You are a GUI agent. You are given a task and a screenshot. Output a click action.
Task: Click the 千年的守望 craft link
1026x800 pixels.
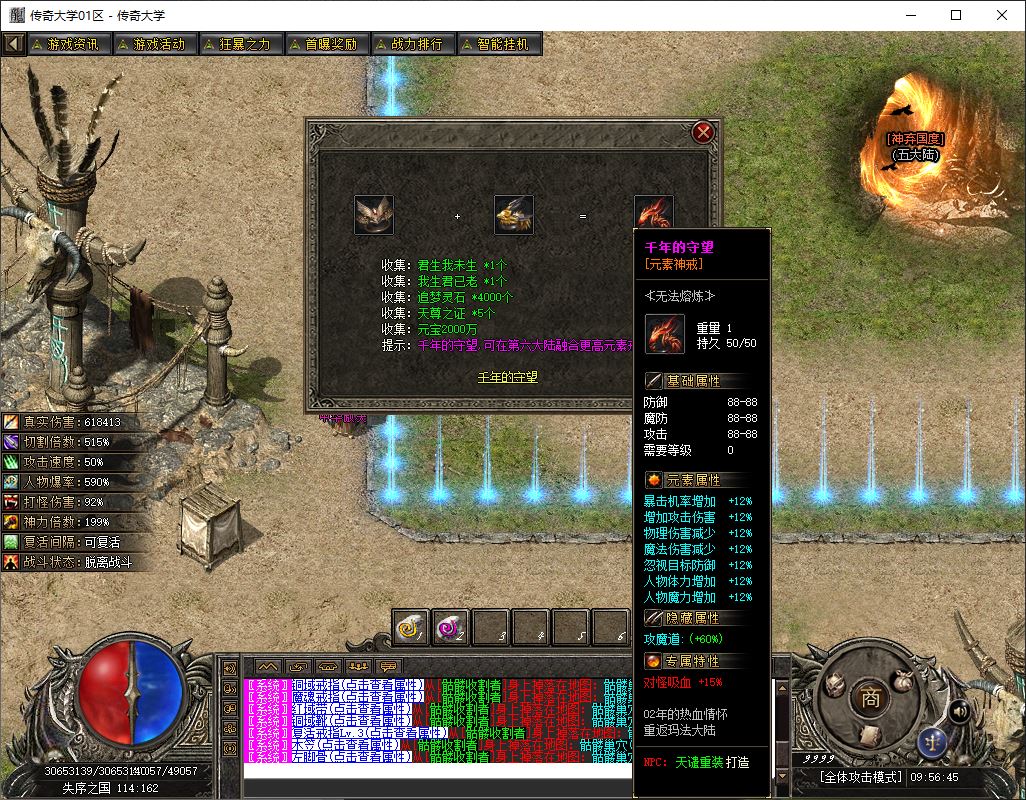pyautogui.click(x=507, y=378)
